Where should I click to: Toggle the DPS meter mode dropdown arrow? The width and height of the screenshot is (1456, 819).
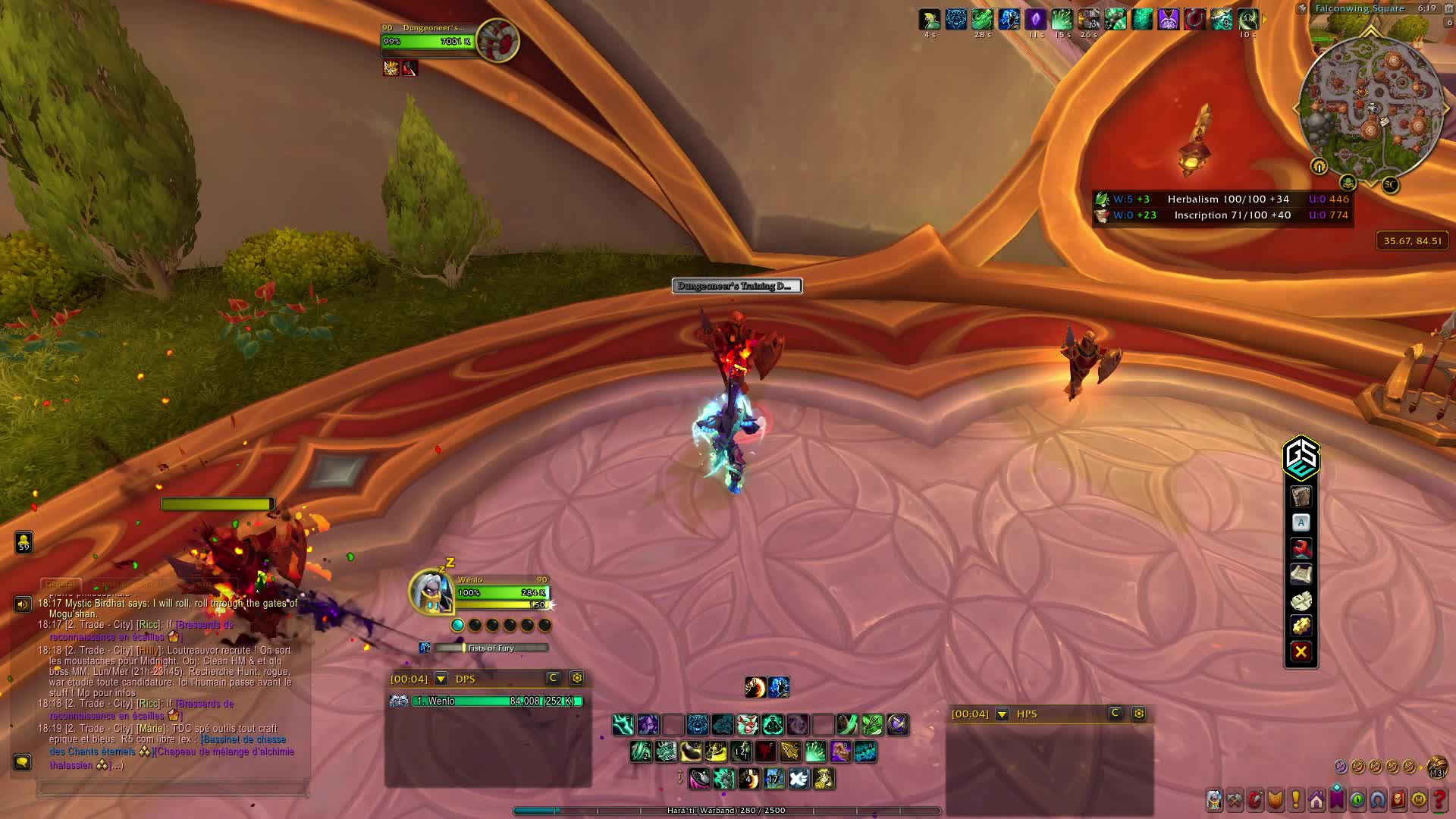(x=441, y=679)
